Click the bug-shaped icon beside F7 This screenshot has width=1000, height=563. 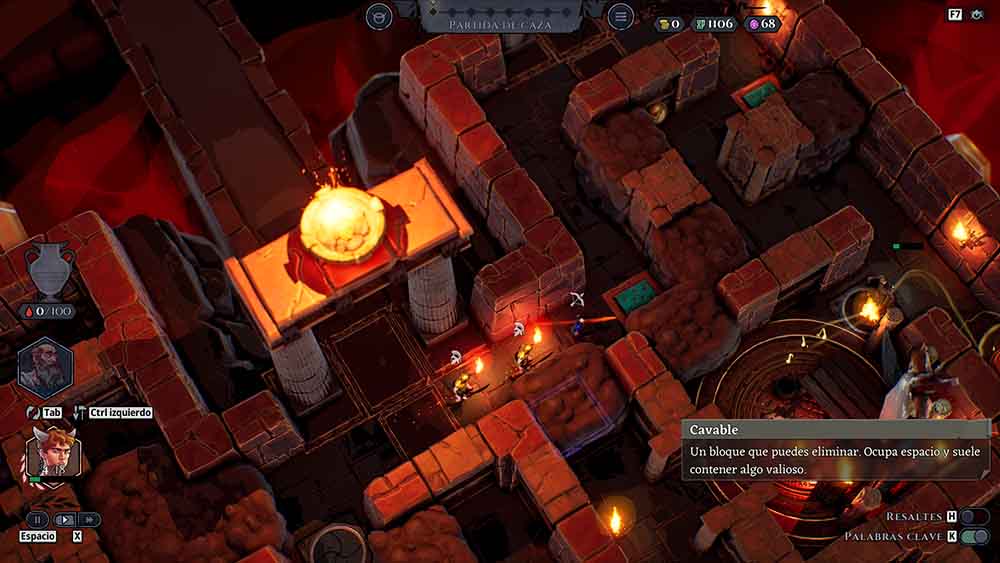pos(978,15)
